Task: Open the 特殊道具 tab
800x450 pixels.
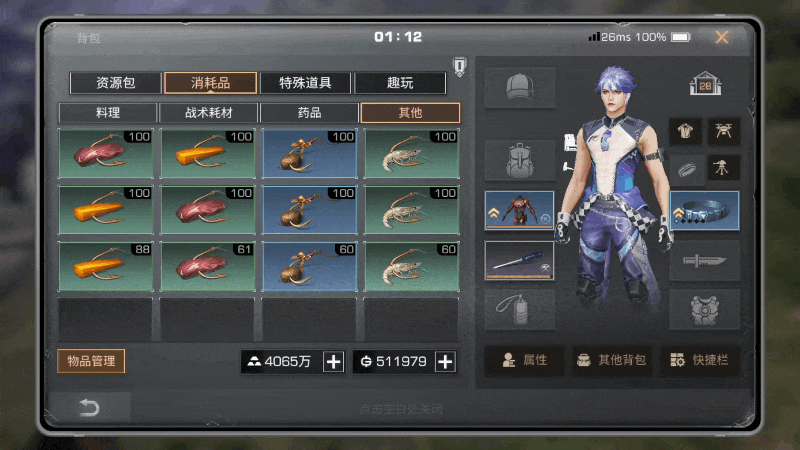Action: tap(305, 83)
